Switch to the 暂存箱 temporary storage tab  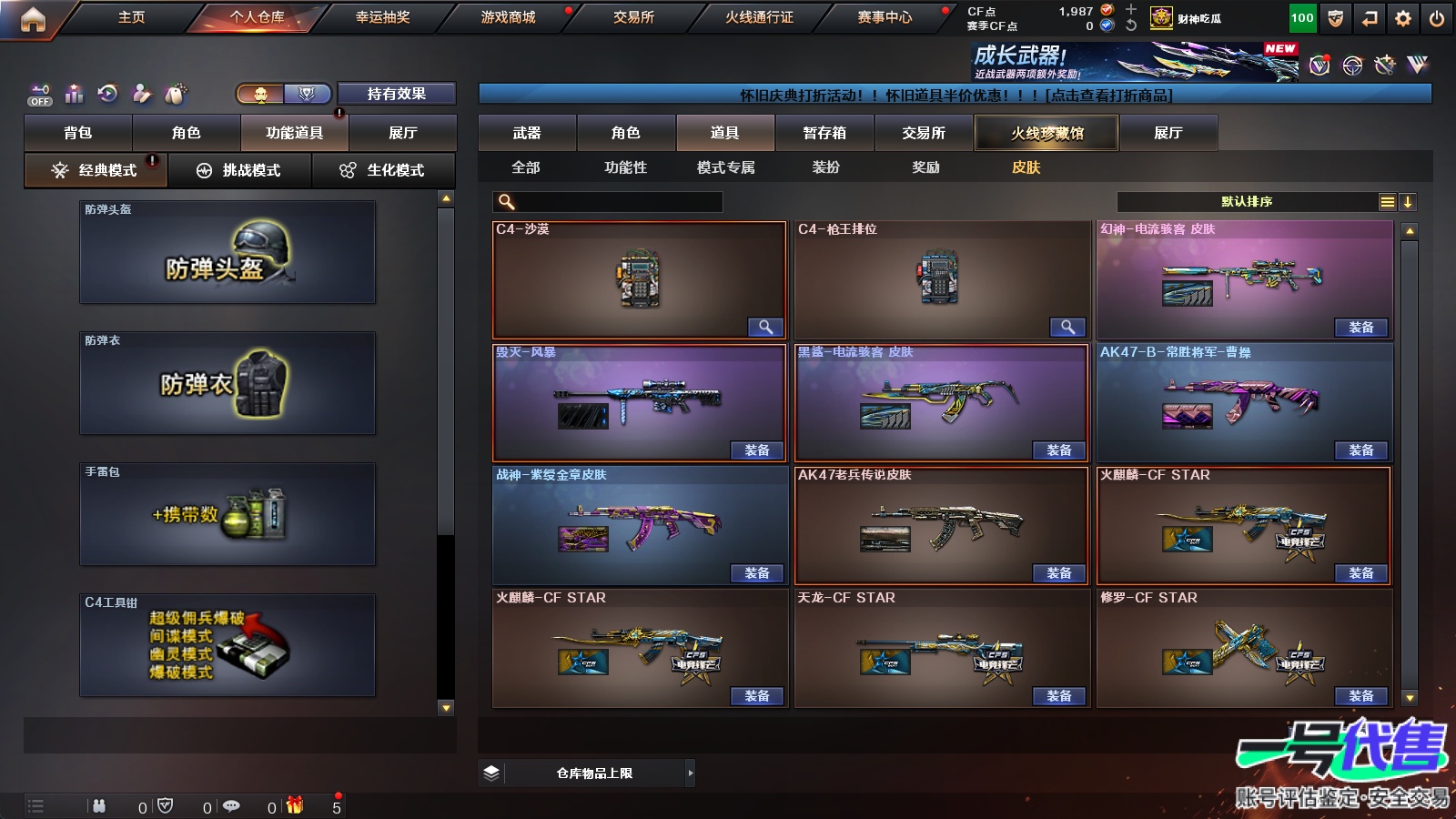pos(824,133)
